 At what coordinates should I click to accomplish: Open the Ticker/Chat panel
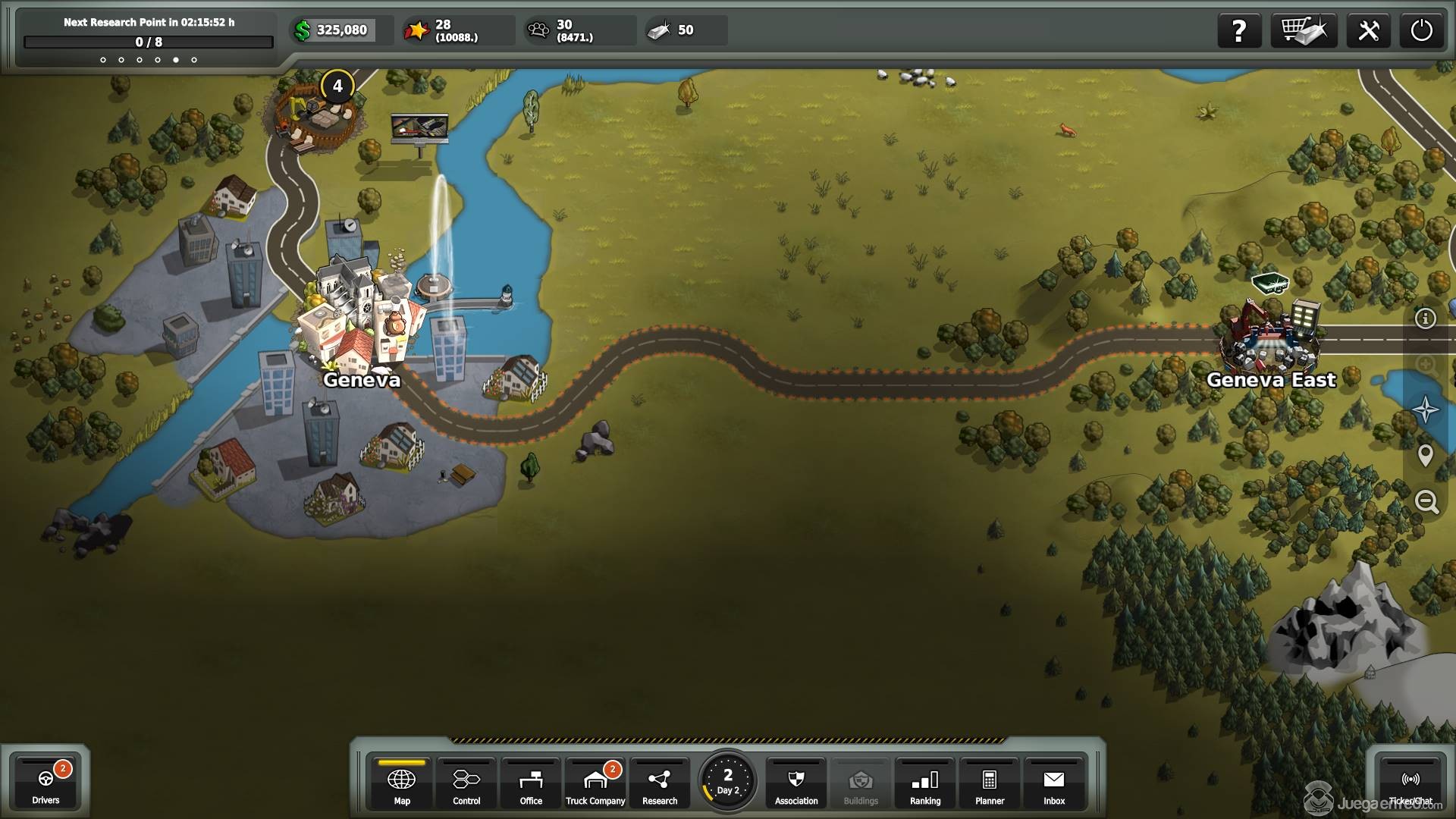1410,783
